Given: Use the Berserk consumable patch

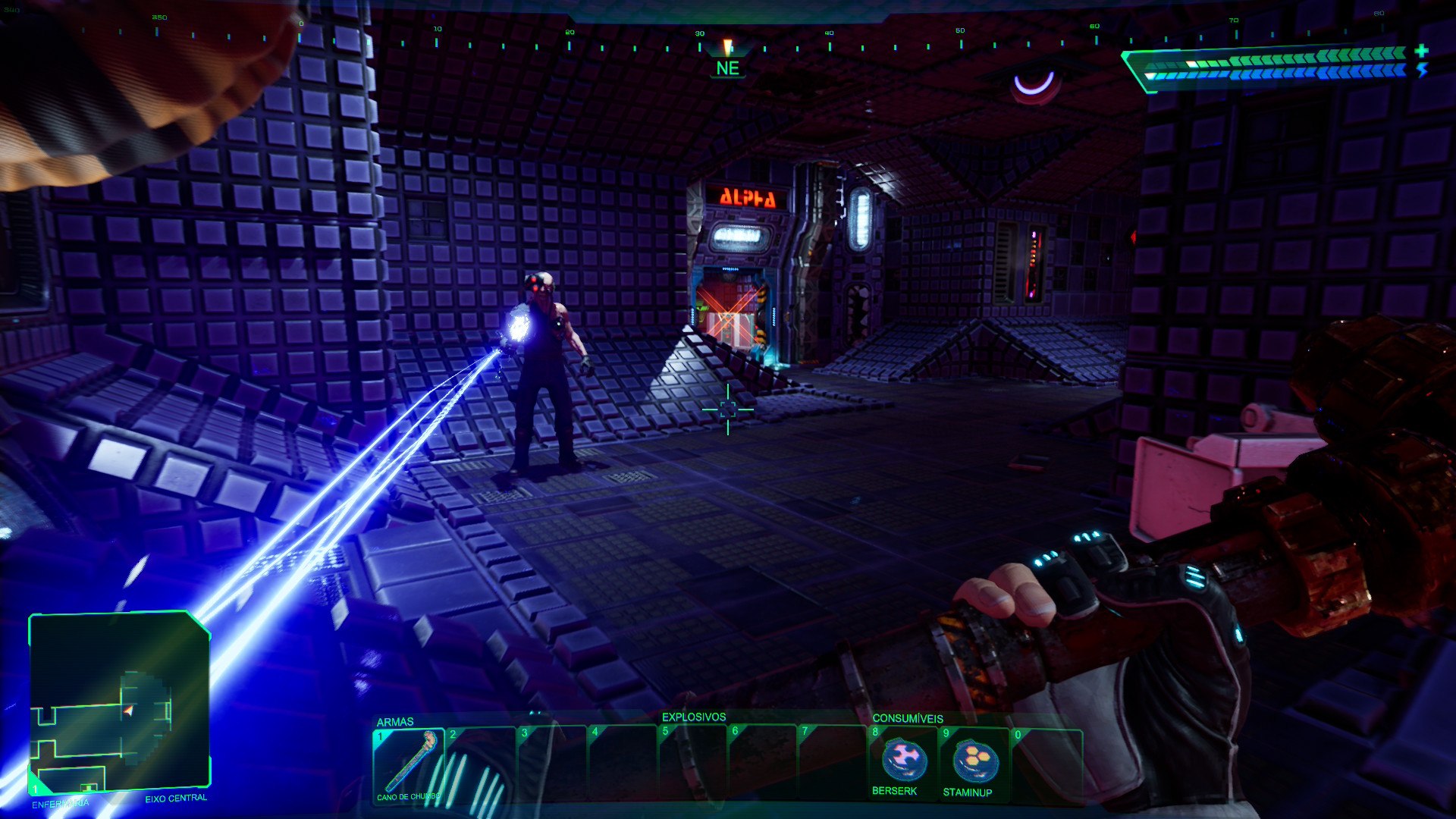Looking at the screenshot, I should 902,761.
